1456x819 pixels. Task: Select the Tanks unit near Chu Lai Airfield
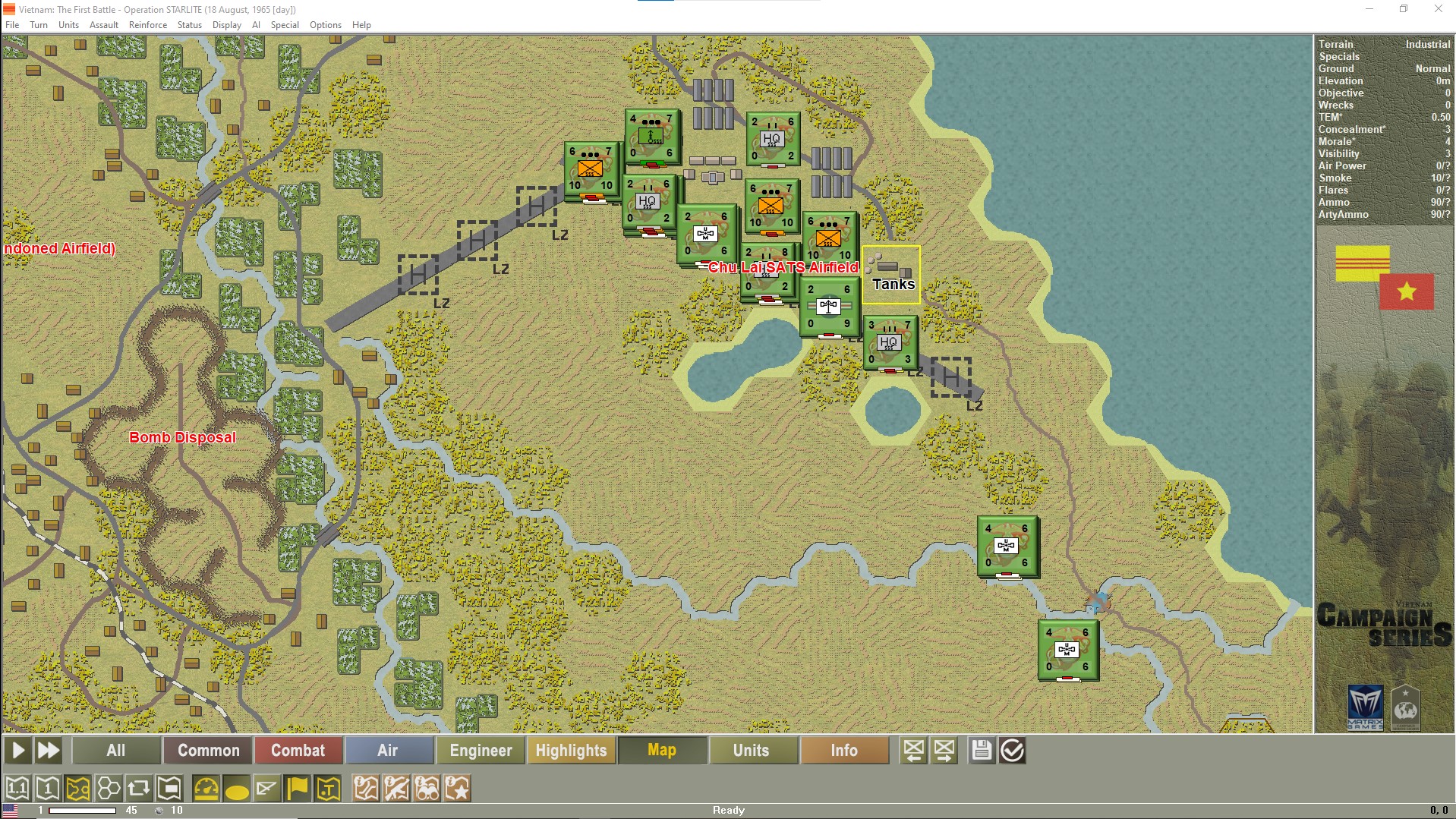click(892, 275)
